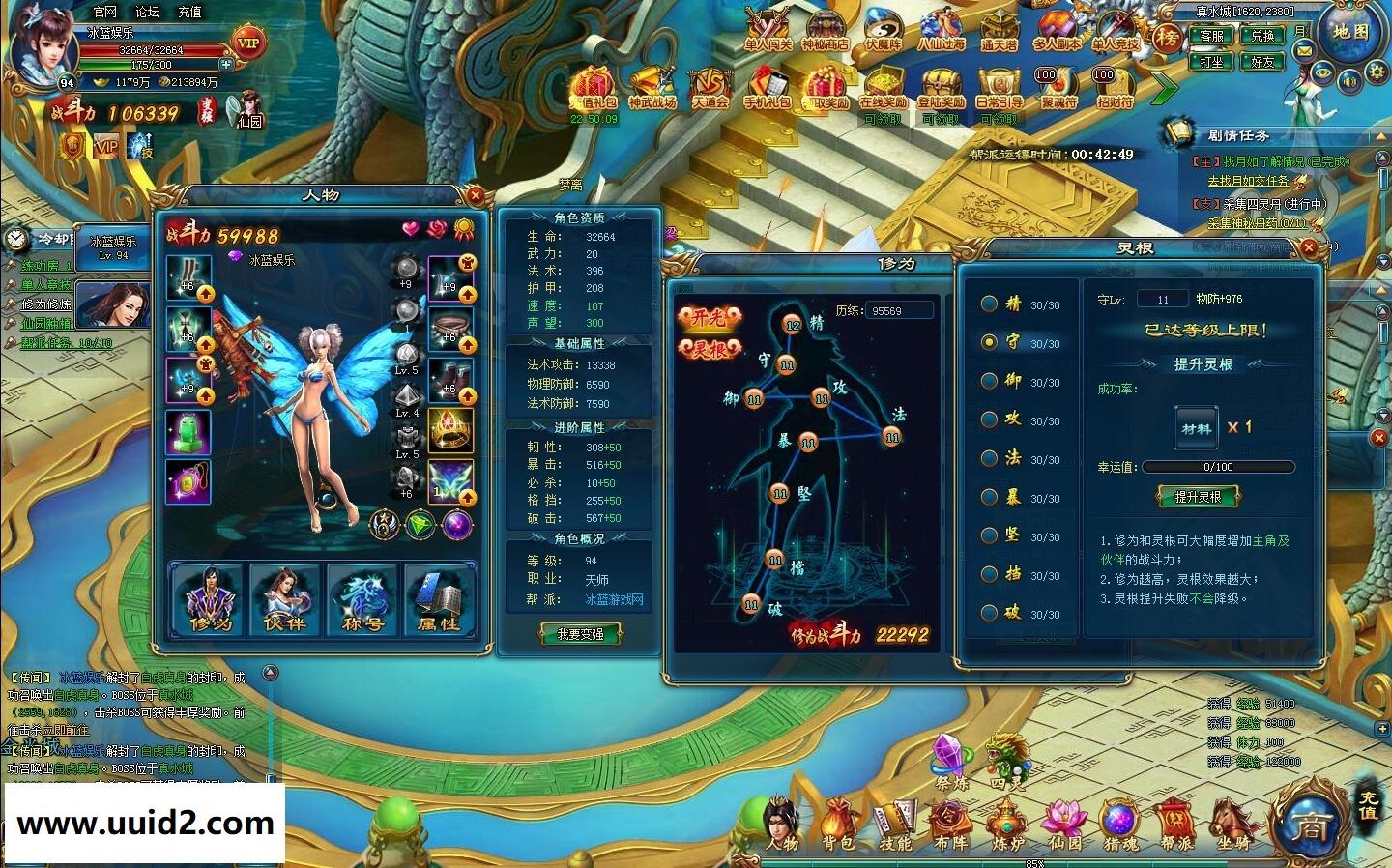The height and width of the screenshot is (868, 1392).
Task: Open the 猎魂 soul-hunting panel
Action: 1119,826
